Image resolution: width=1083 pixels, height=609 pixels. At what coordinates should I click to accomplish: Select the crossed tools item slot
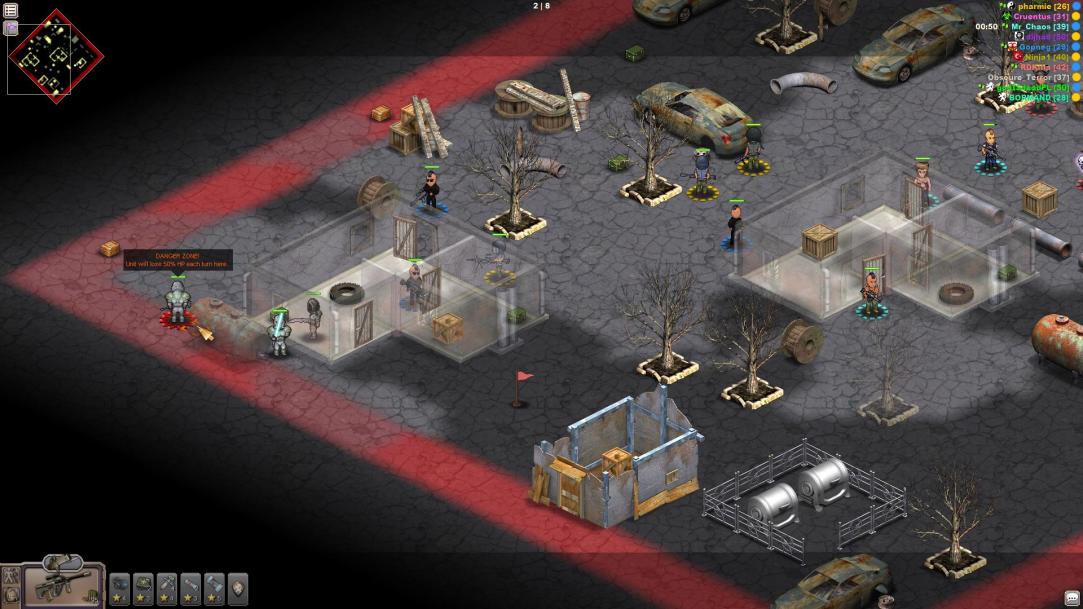(x=167, y=586)
